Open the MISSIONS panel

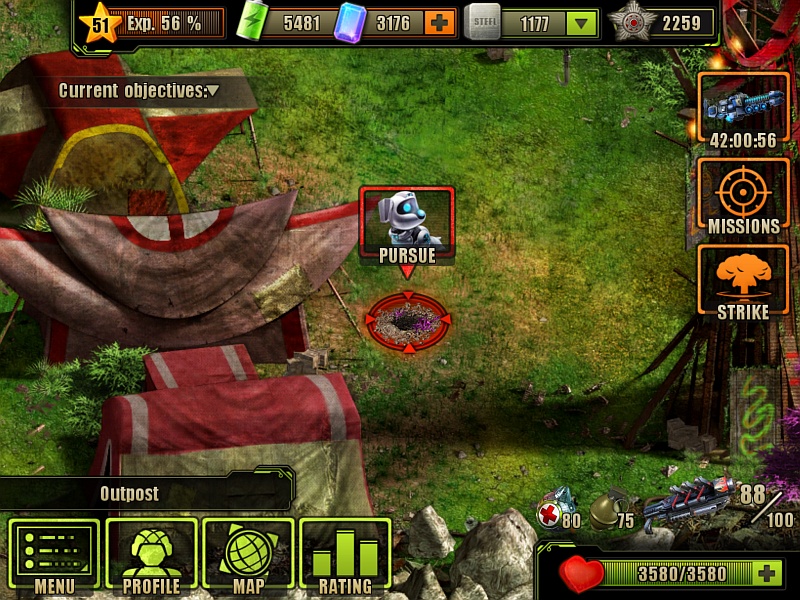(x=743, y=198)
